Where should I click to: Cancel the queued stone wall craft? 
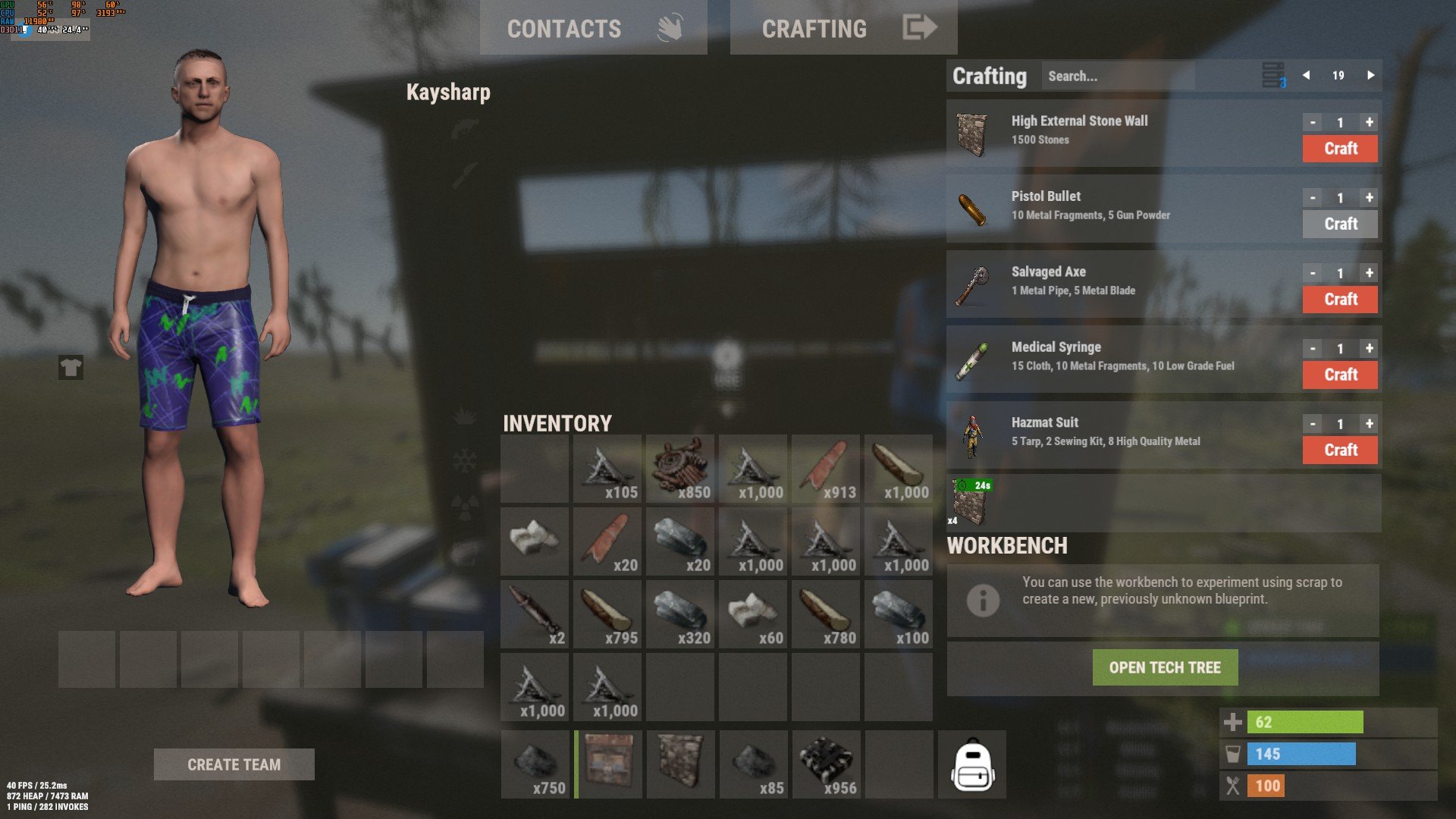(x=971, y=503)
